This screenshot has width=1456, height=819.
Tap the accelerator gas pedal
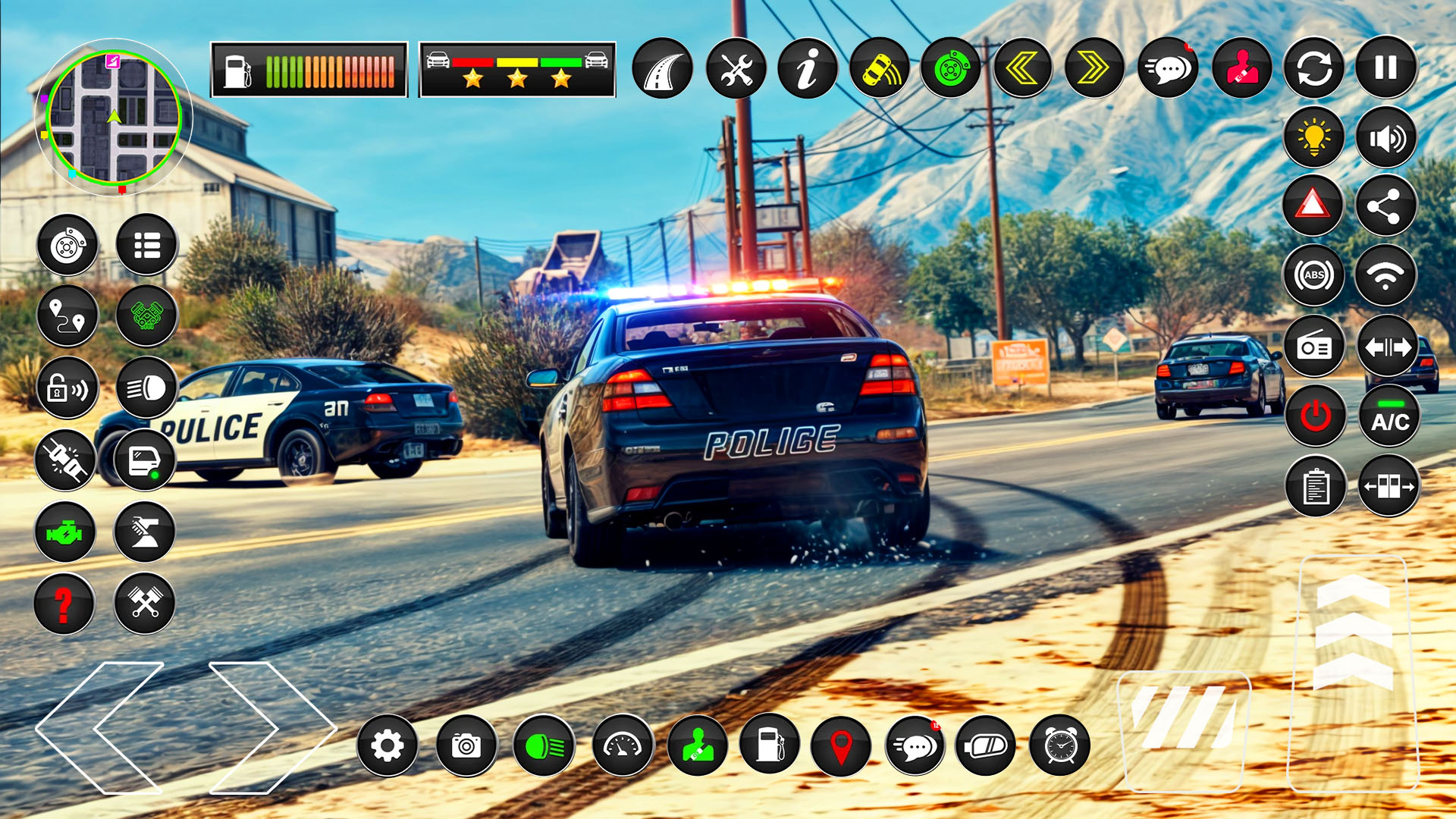coord(1354,671)
